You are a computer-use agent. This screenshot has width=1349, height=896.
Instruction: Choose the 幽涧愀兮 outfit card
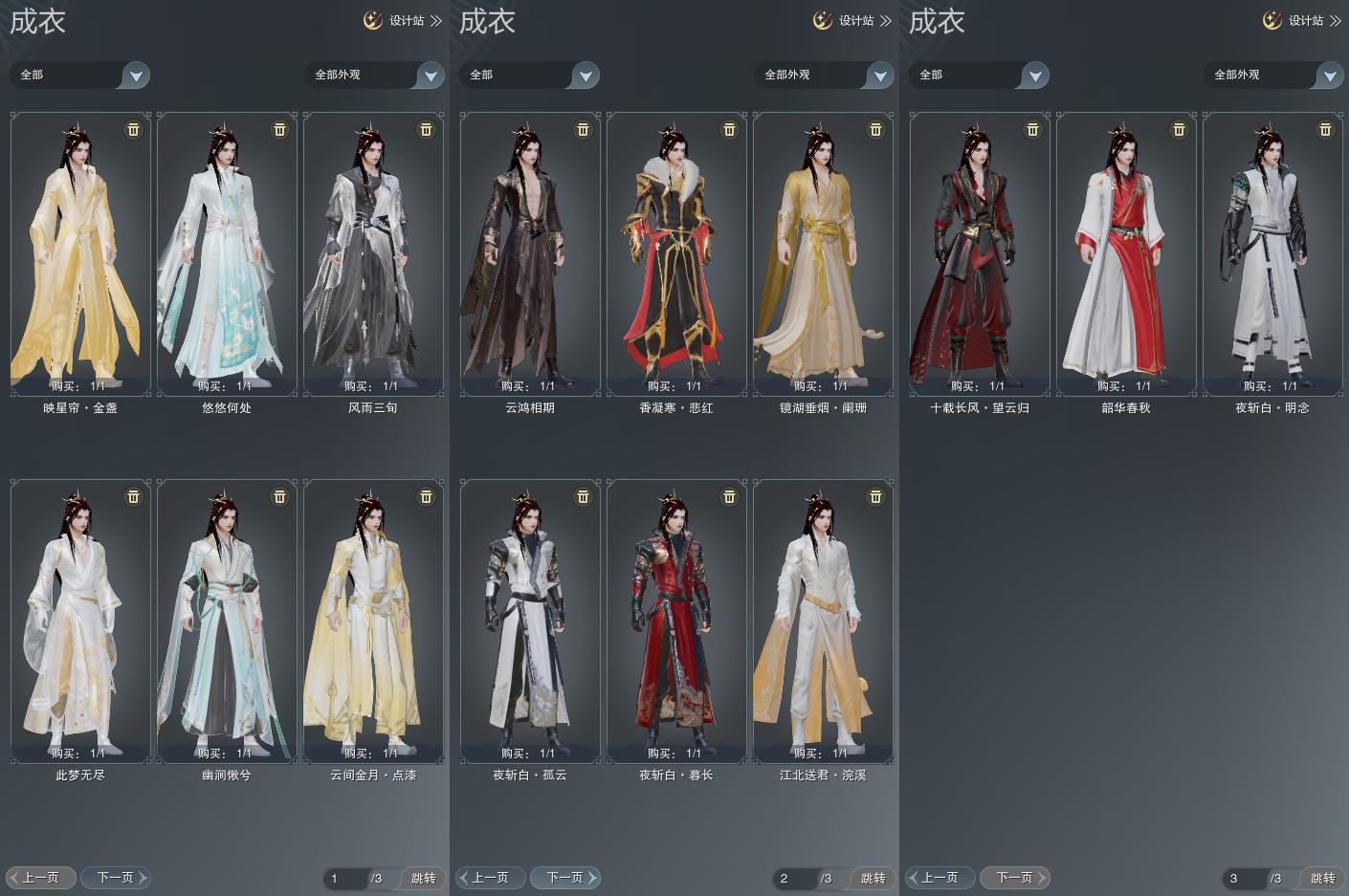(227, 621)
